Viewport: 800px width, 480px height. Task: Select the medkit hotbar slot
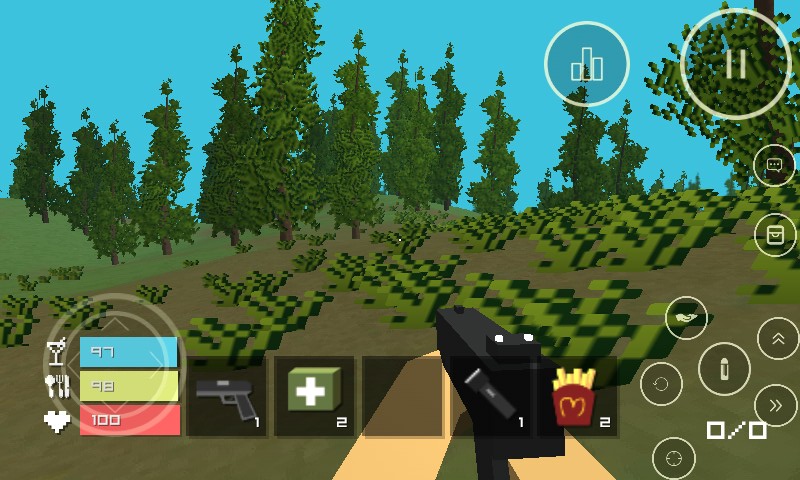pos(314,397)
